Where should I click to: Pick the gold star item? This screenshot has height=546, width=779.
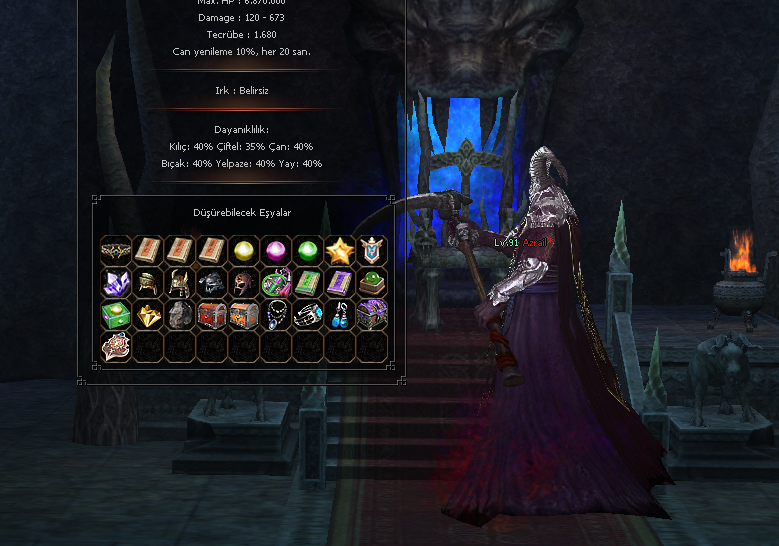coord(339,250)
